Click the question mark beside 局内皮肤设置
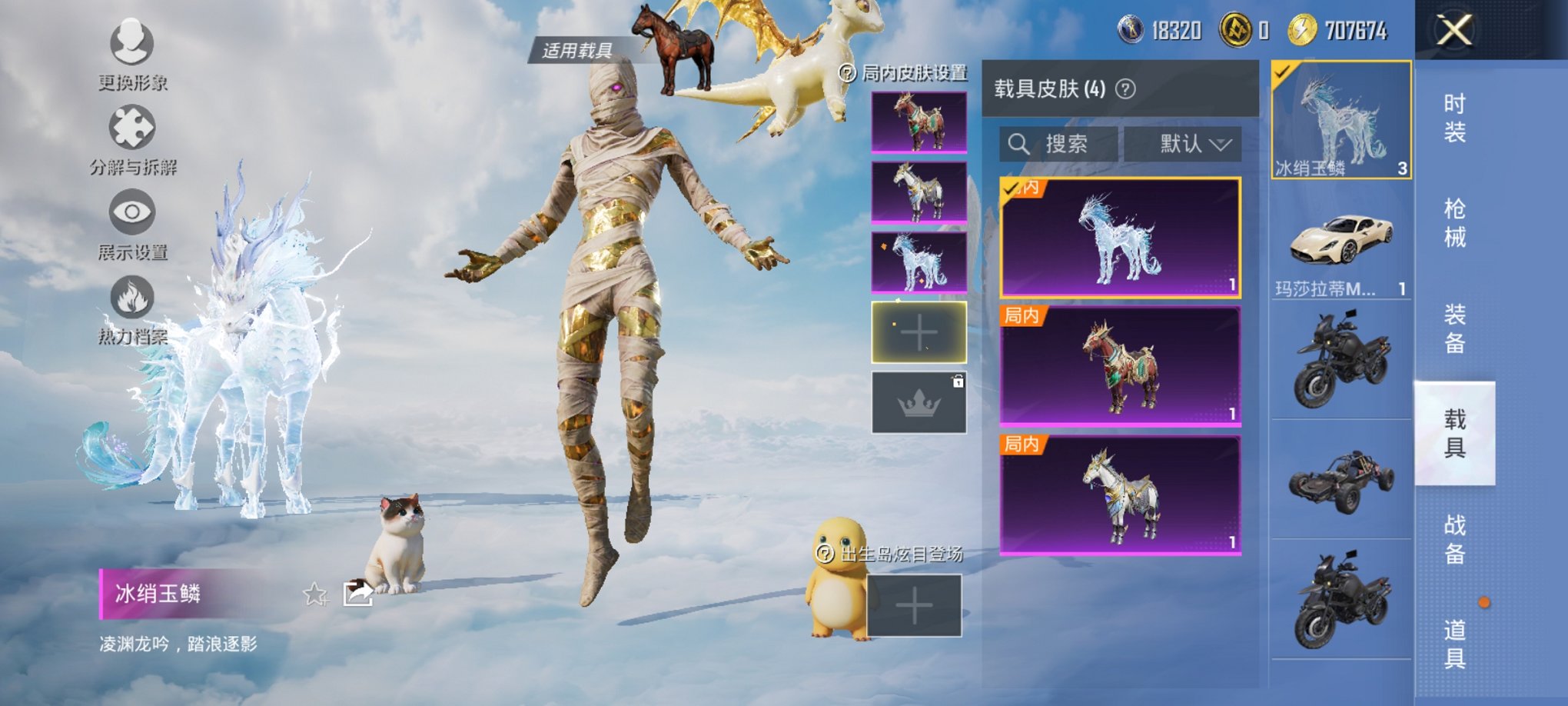 (x=848, y=72)
